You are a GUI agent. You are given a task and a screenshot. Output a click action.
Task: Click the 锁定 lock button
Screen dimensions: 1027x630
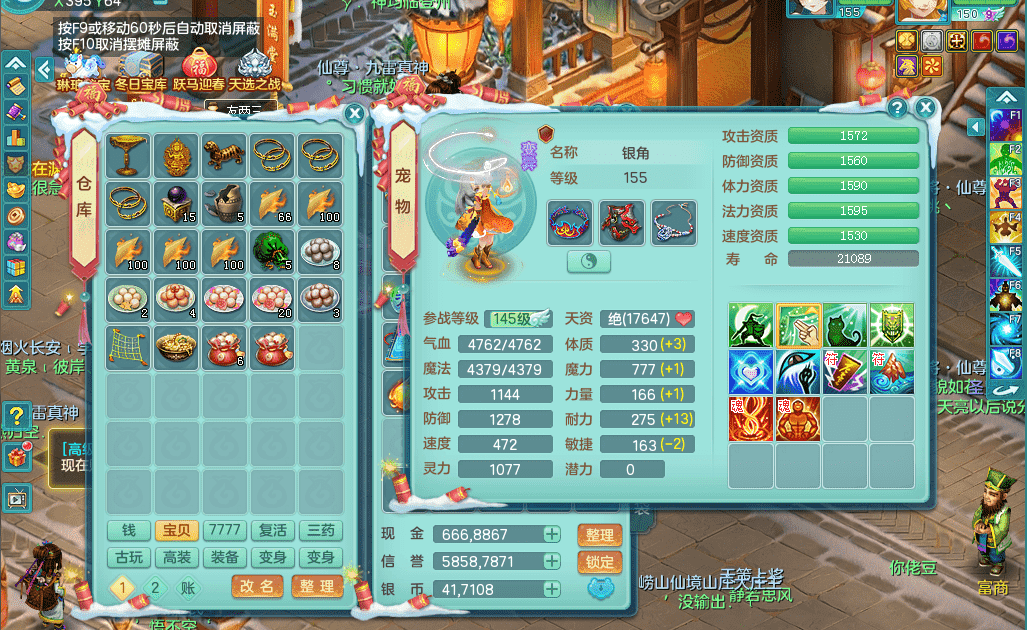click(599, 562)
